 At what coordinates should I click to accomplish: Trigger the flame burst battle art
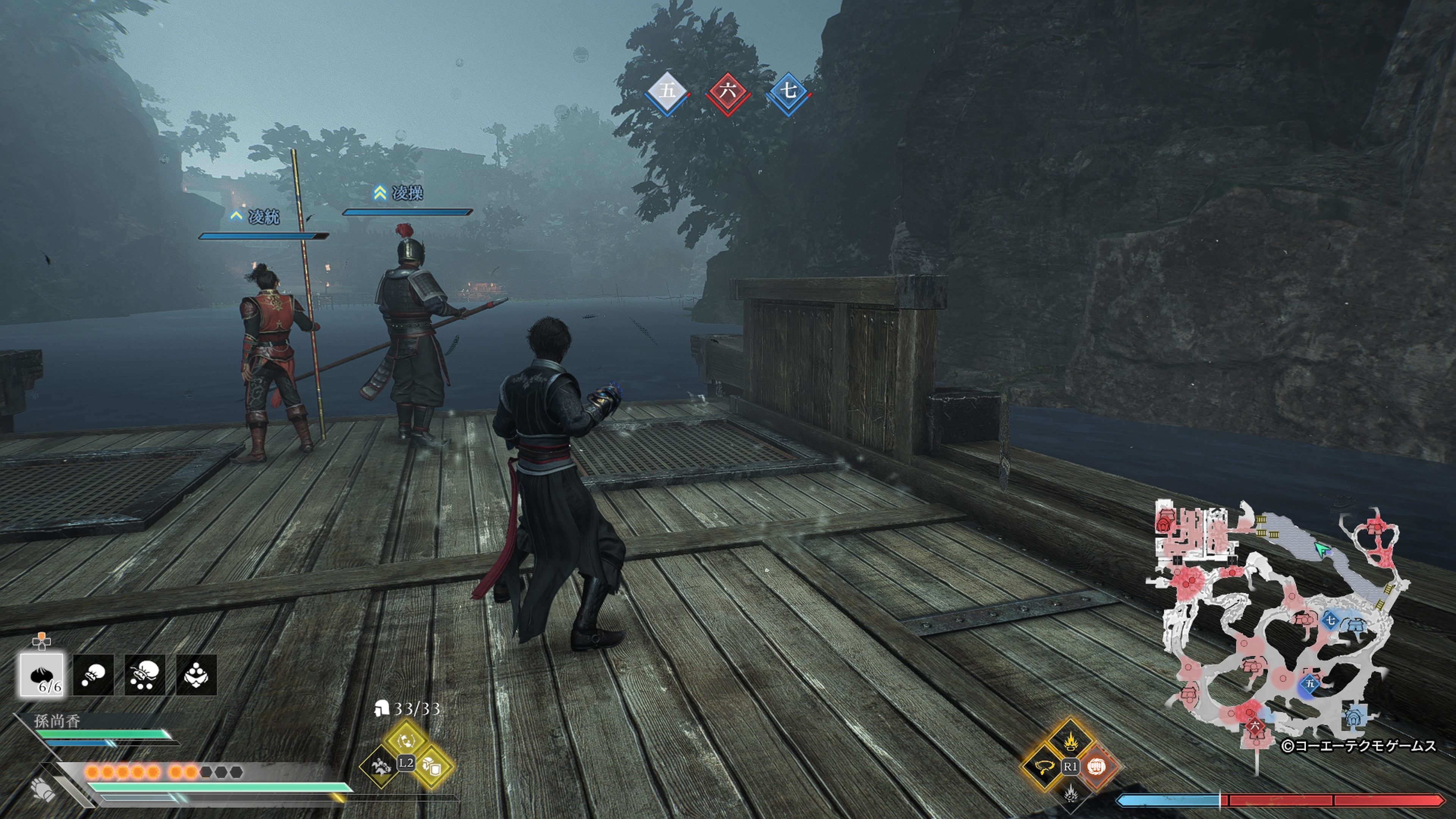(x=1069, y=740)
